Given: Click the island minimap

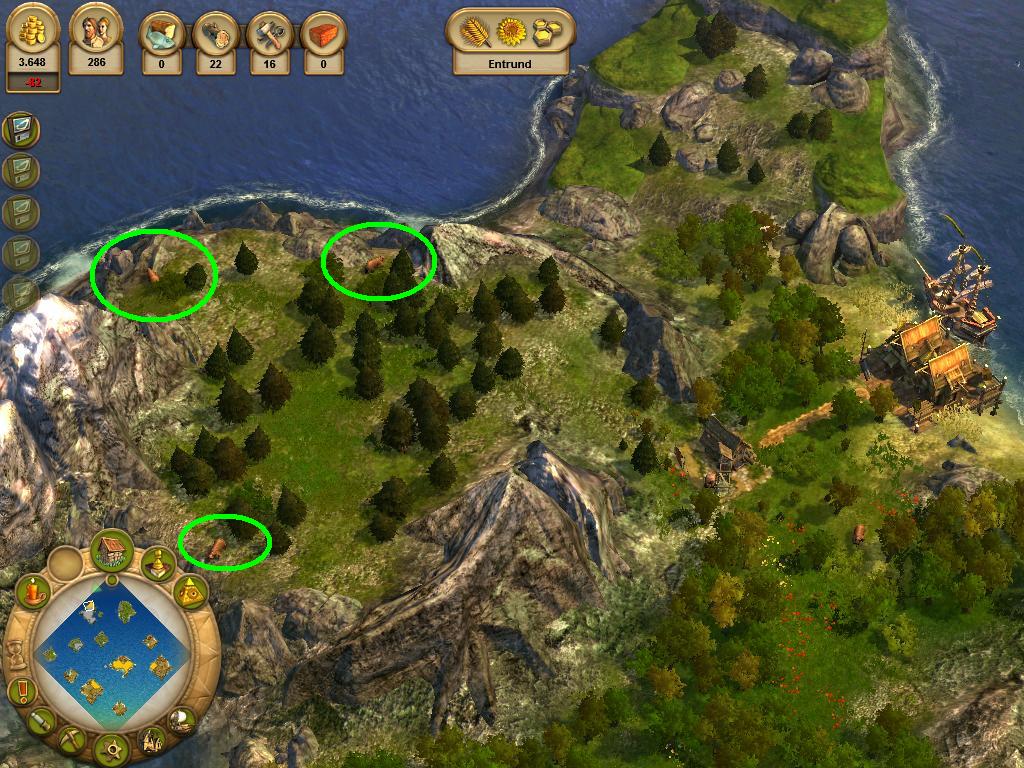Looking at the screenshot, I should (x=112, y=651).
